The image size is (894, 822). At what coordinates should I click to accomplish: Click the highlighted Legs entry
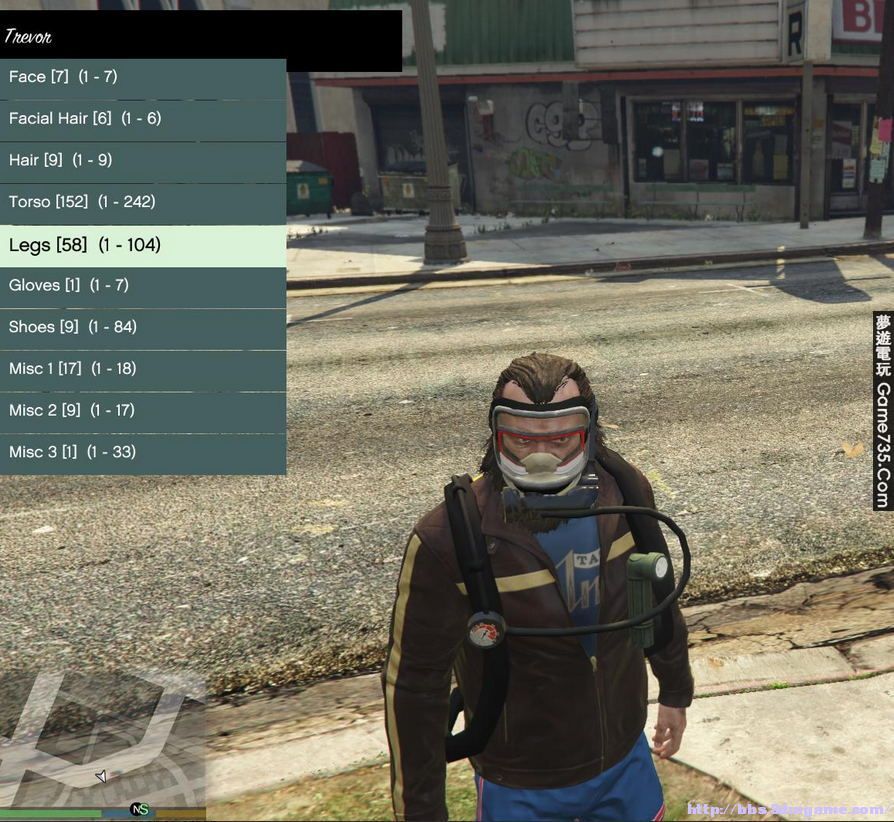[143, 245]
